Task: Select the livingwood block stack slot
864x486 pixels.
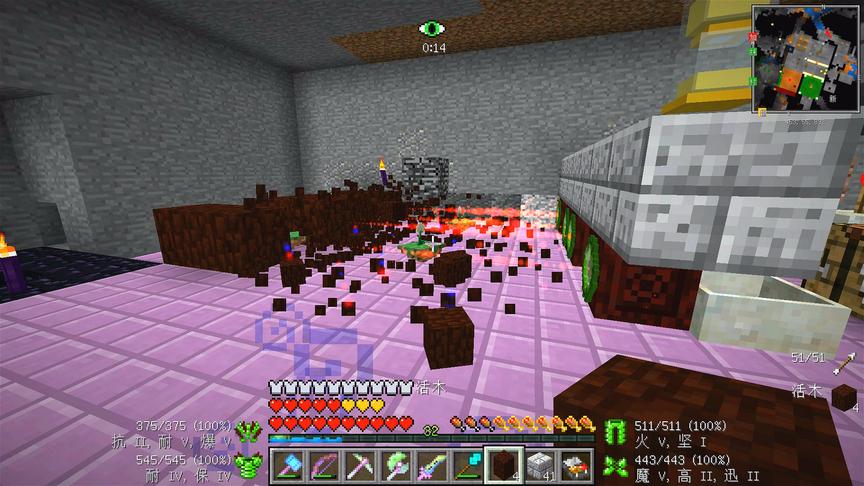Action: click(x=503, y=465)
